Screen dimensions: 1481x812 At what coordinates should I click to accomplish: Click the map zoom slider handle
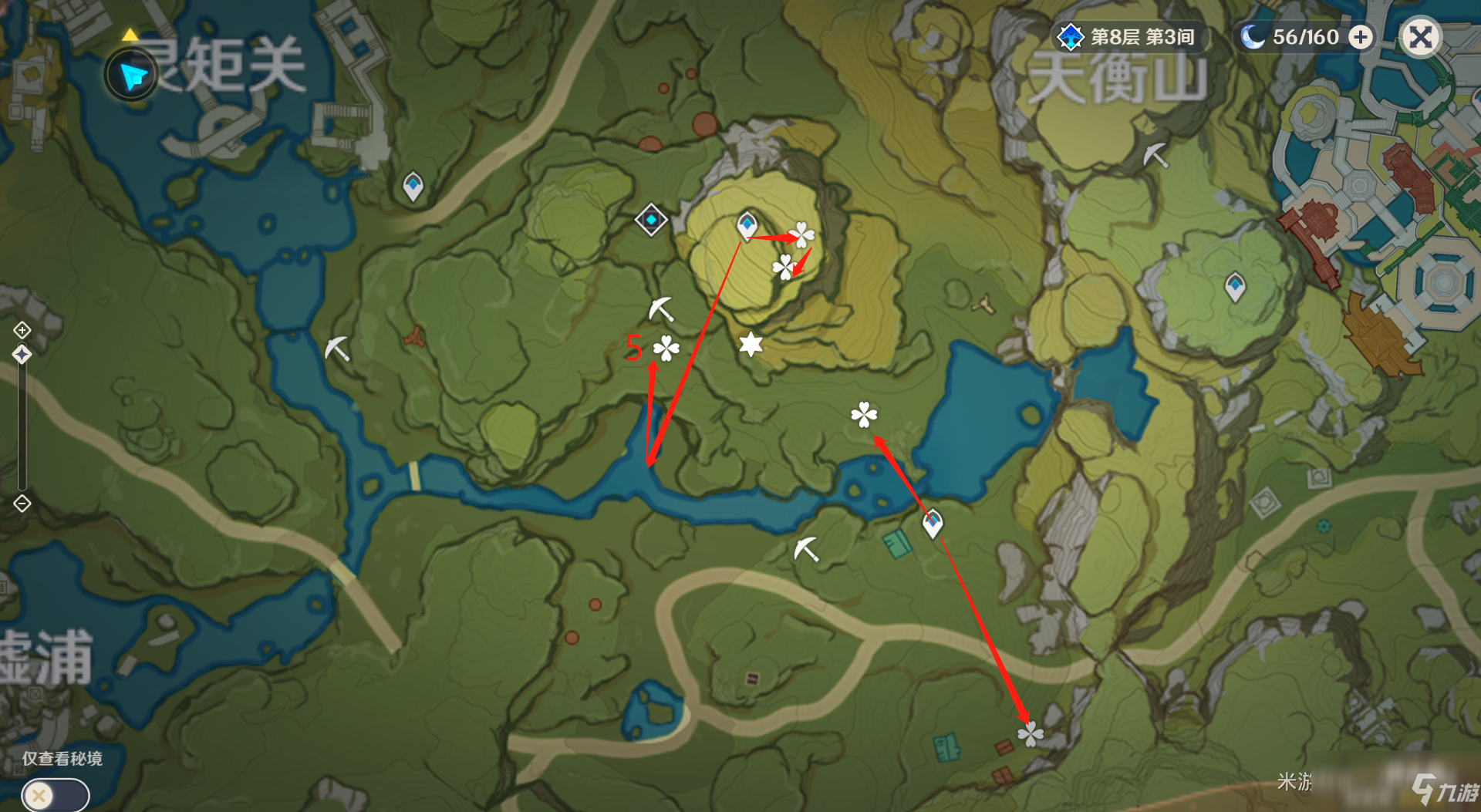coord(22,355)
